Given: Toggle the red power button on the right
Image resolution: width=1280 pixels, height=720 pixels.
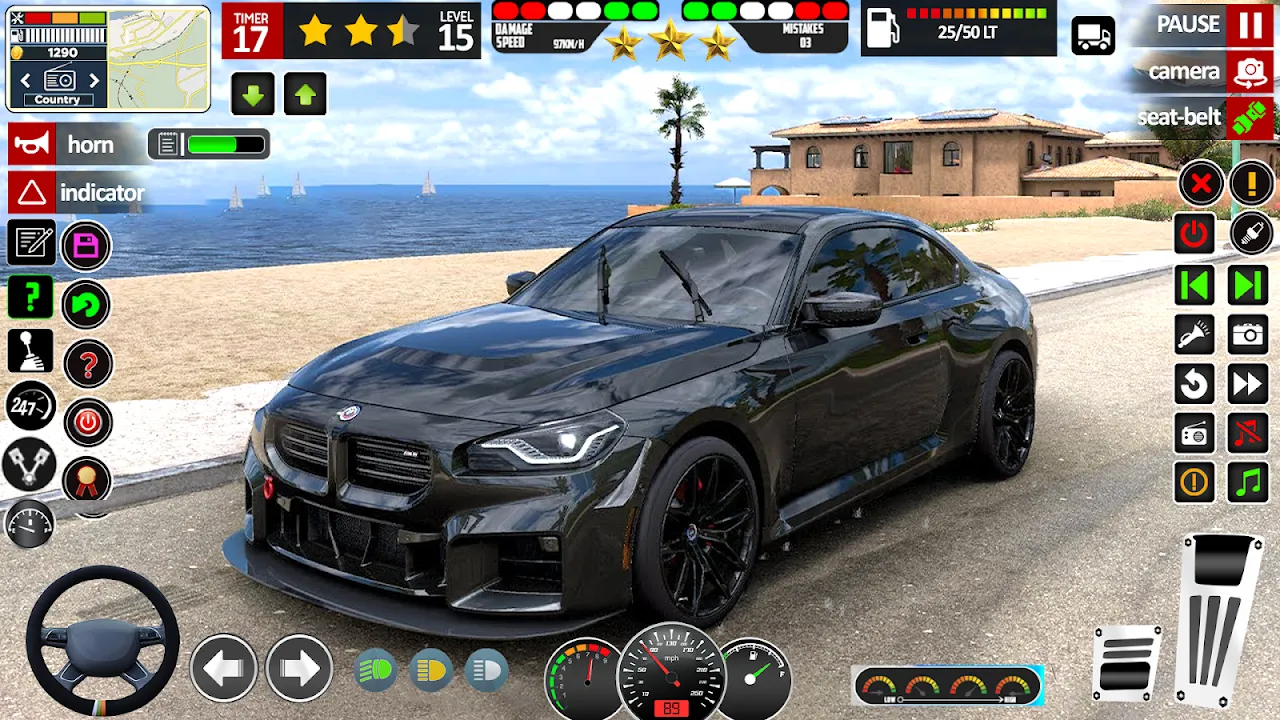Looking at the screenshot, I should (x=1194, y=234).
